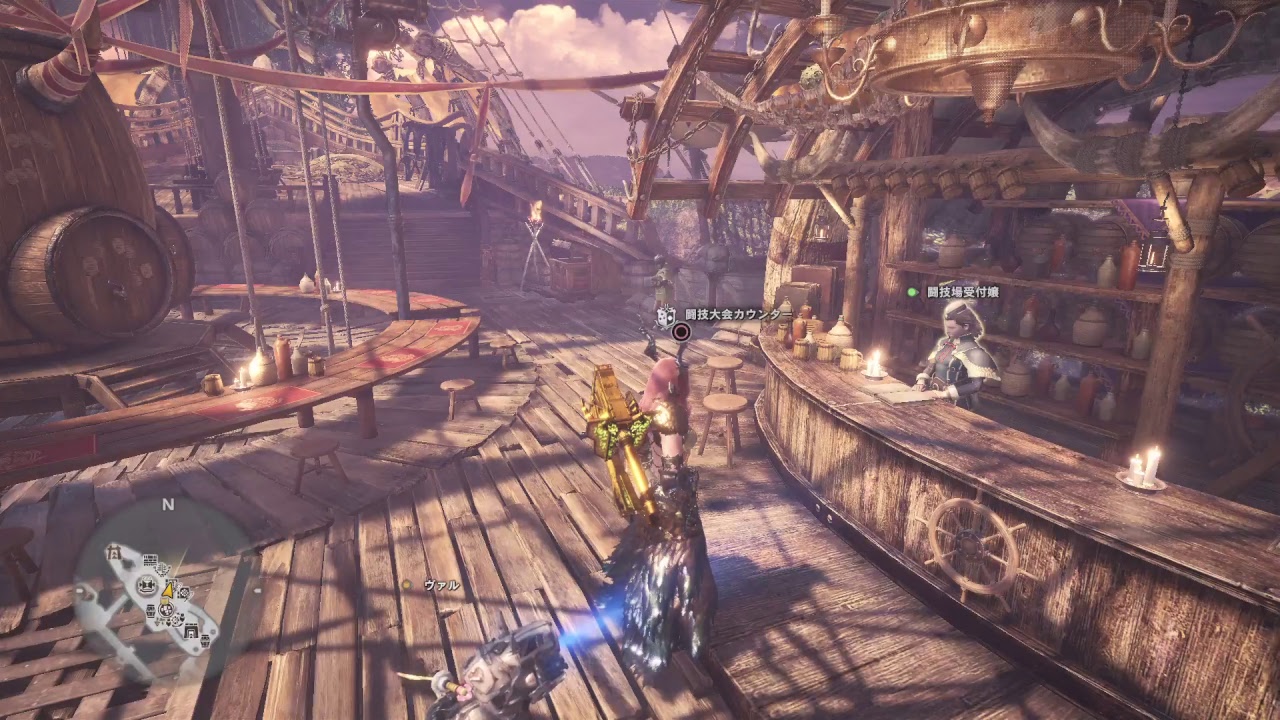The image size is (1280, 720).
Task: Click the gear icon right of the player arrow
Action: tap(183, 592)
